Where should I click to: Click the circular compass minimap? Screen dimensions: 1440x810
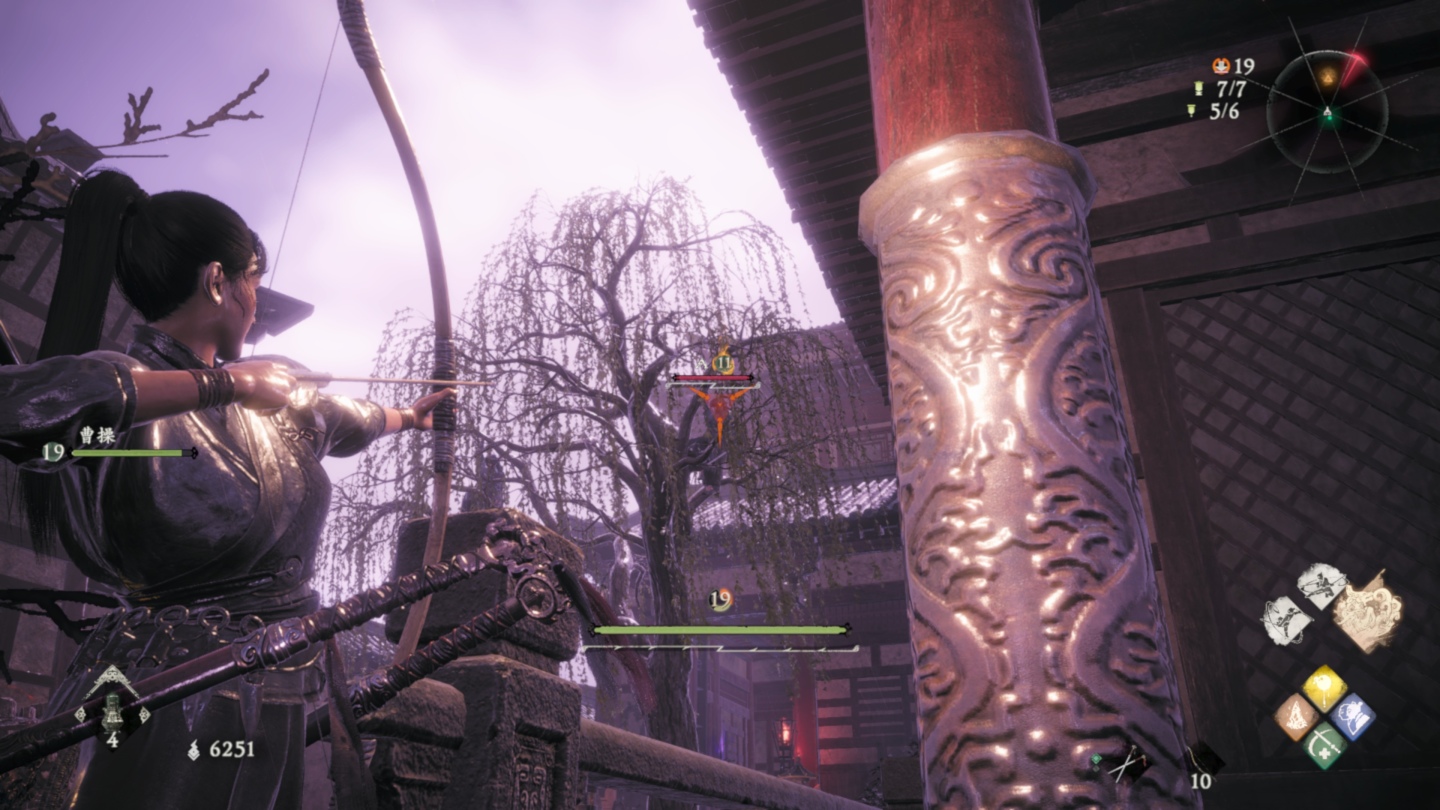1326,111
